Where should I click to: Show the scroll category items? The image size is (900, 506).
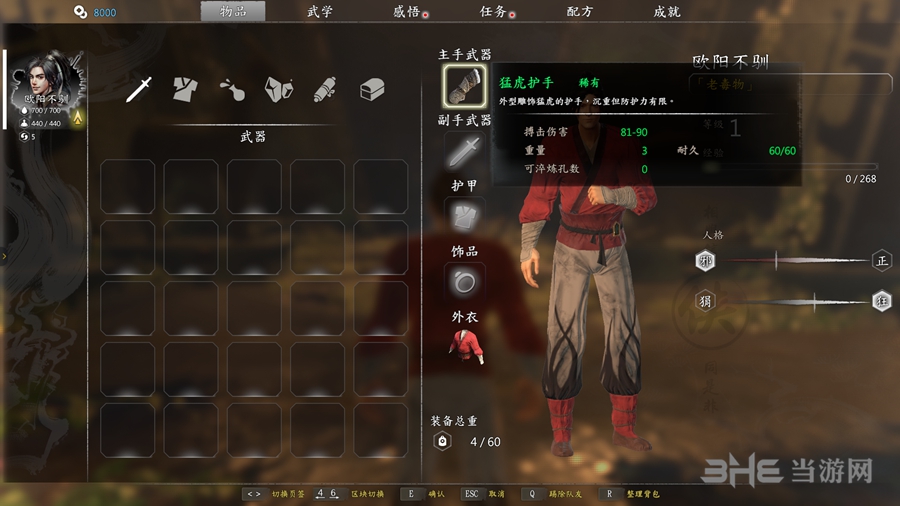pos(324,90)
